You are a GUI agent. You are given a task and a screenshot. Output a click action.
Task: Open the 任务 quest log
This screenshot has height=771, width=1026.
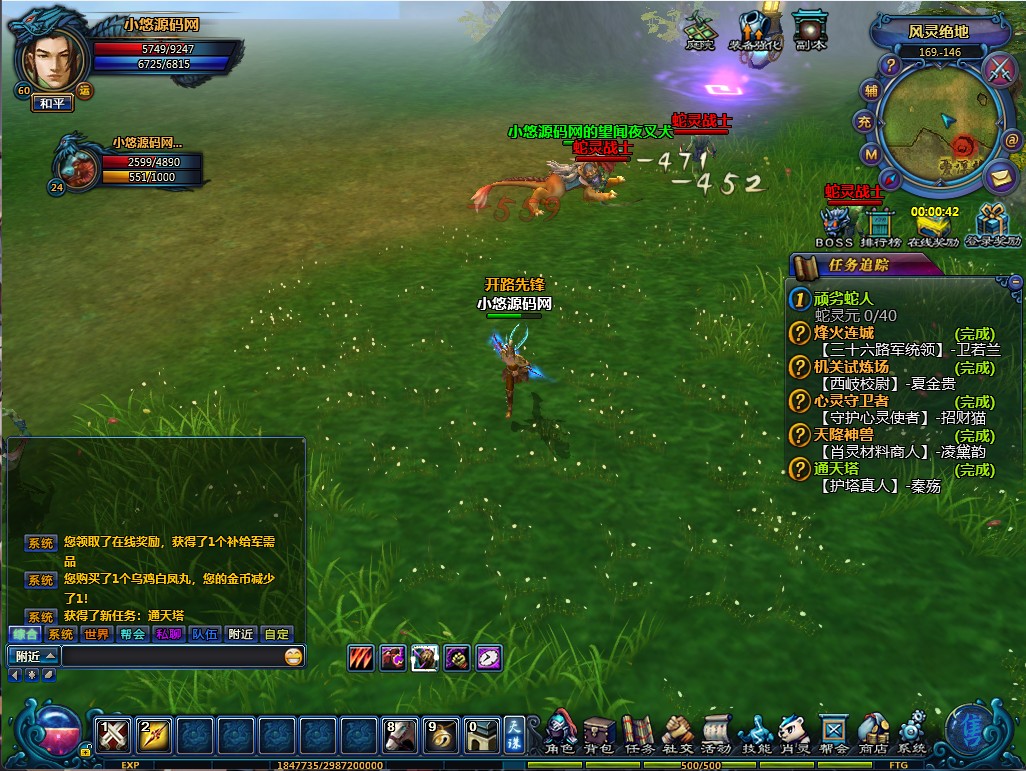pyautogui.click(x=638, y=734)
